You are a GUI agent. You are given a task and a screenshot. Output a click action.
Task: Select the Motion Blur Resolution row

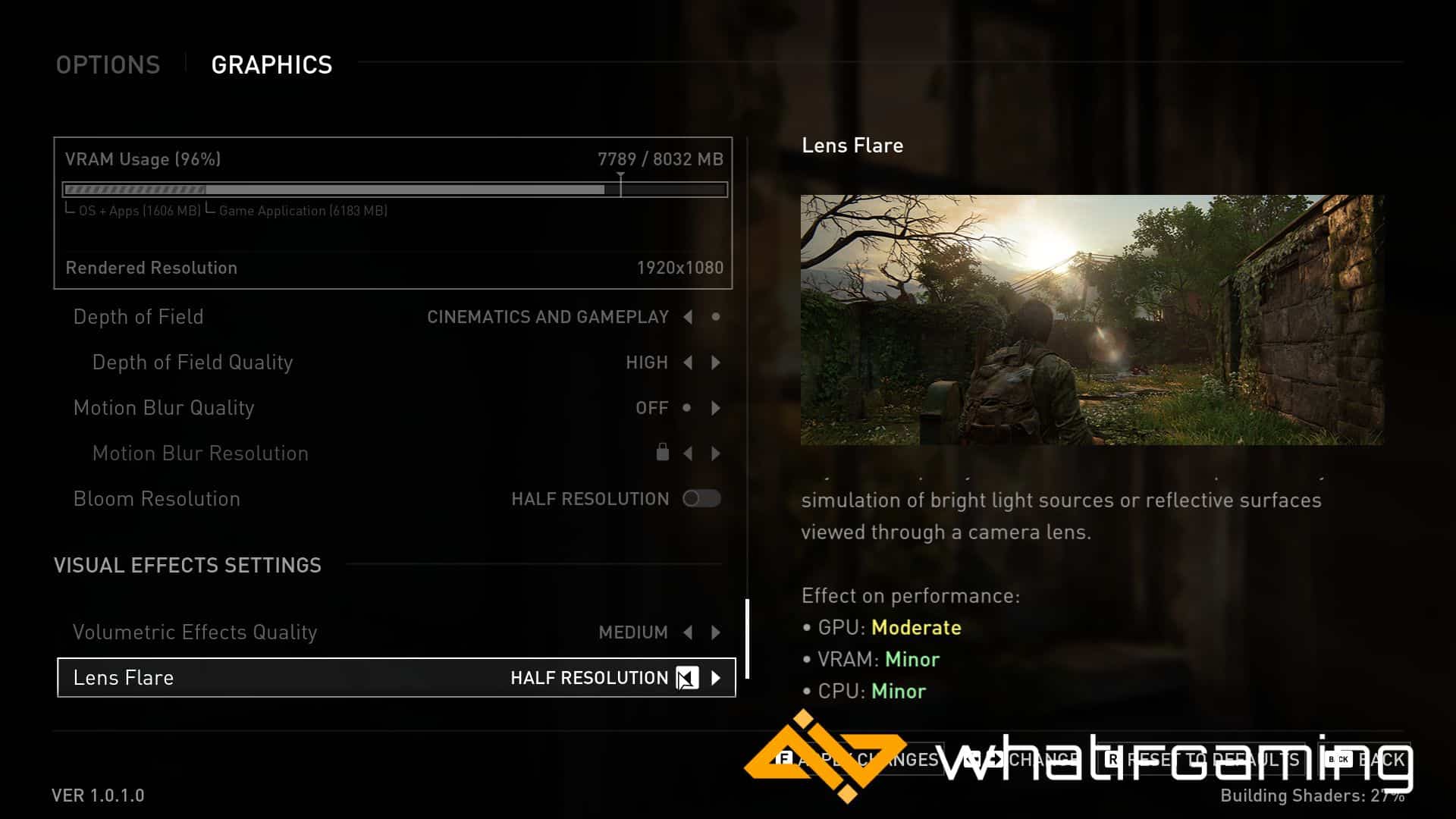[200, 453]
